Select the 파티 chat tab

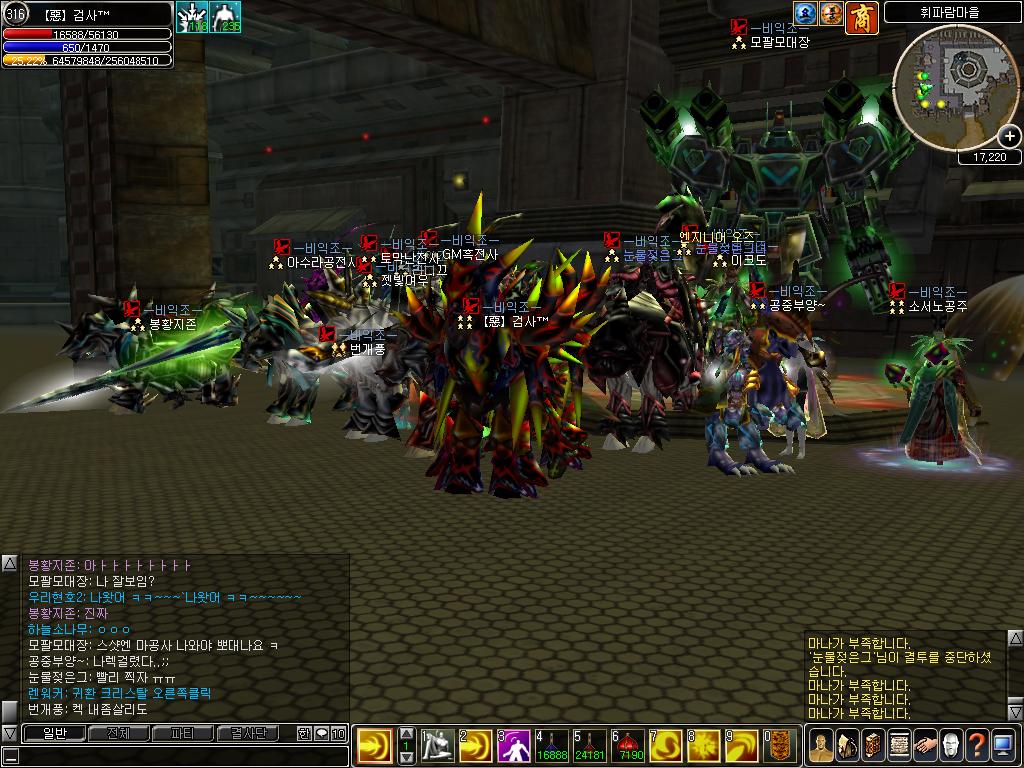tap(182, 733)
